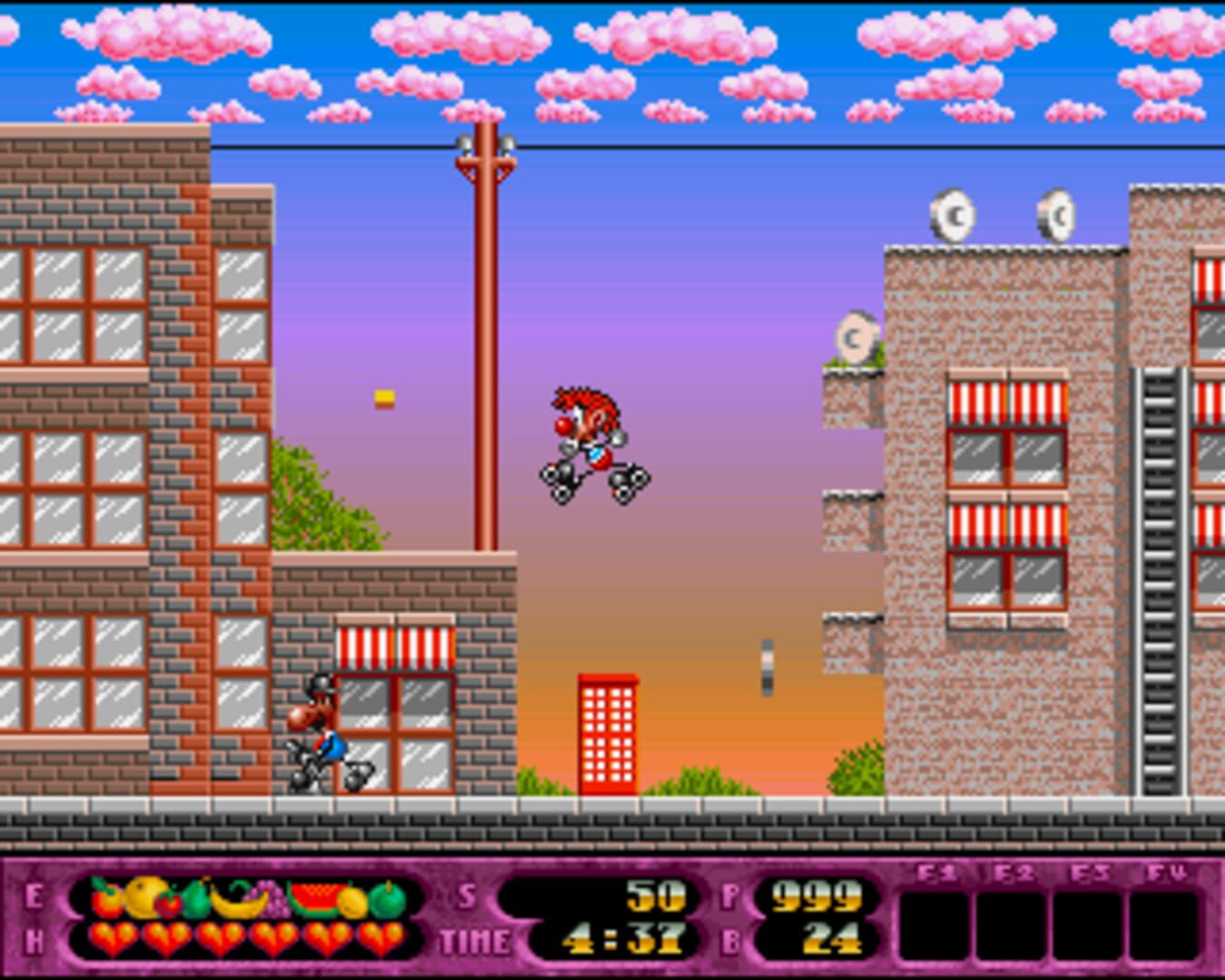Select the watermelon icon in the fruit row
The height and width of the screenshot is (980, 1225).
click(x=316, y=898)
